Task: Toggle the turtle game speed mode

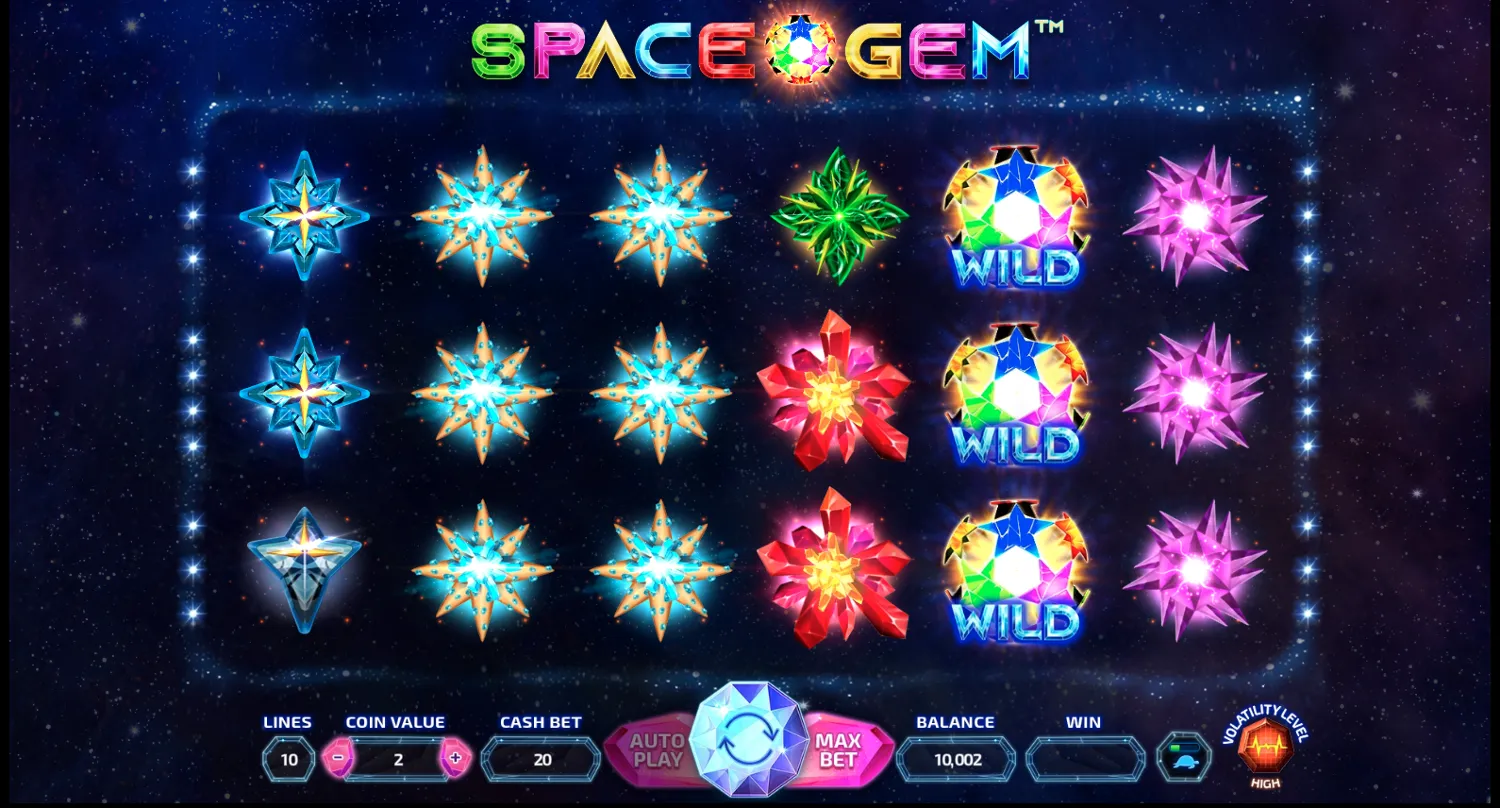Action: click(x=1184, y=762)
